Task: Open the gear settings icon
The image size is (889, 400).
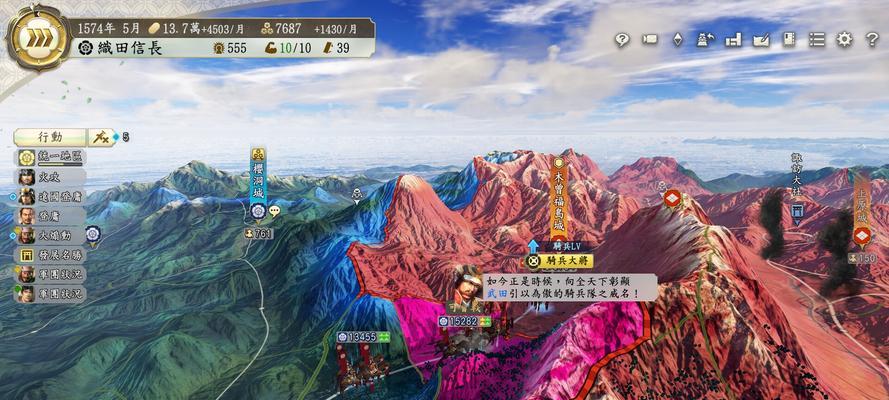Action: 845,40
